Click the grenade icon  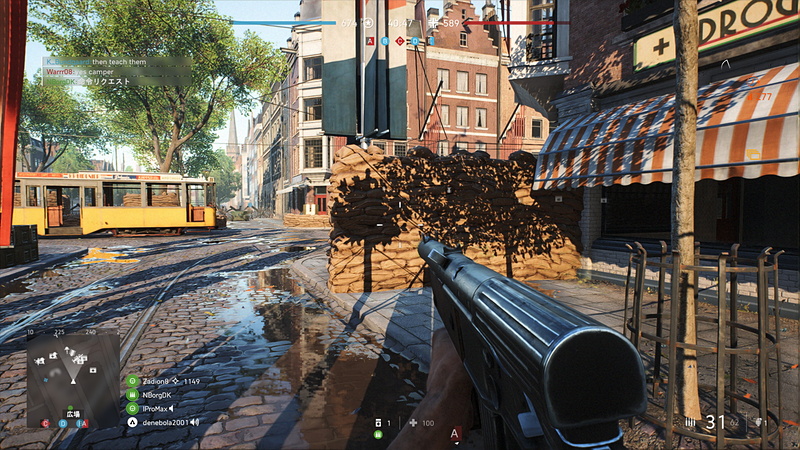point(379,423)
